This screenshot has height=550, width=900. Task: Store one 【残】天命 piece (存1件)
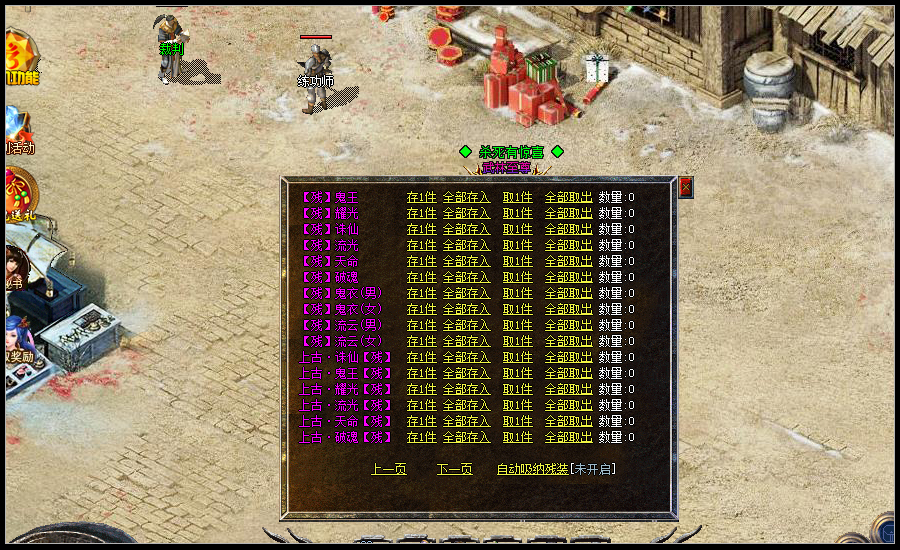[421, 261]
